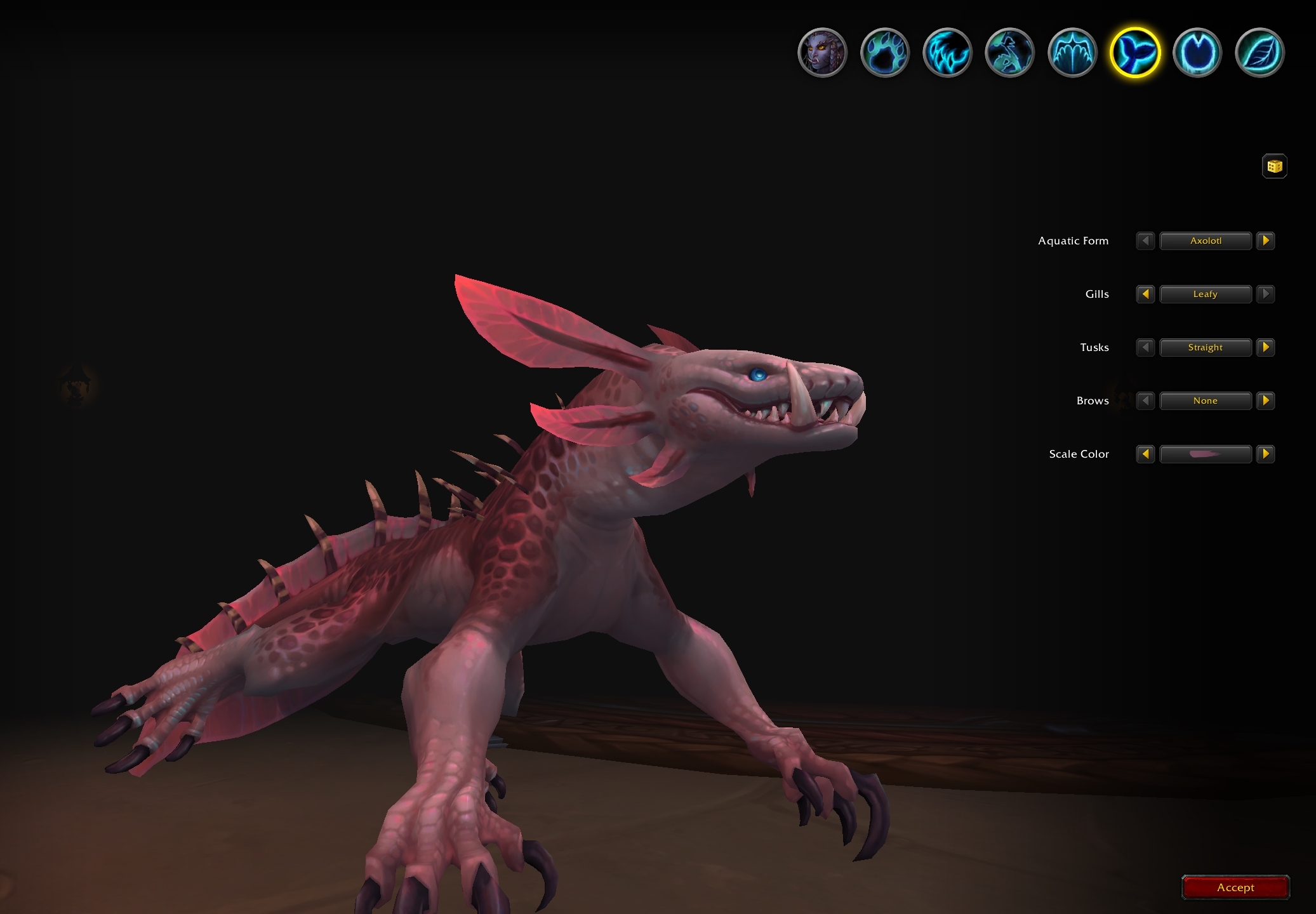Open the Tusks dropdown showing Straight

pos(1206,347)
